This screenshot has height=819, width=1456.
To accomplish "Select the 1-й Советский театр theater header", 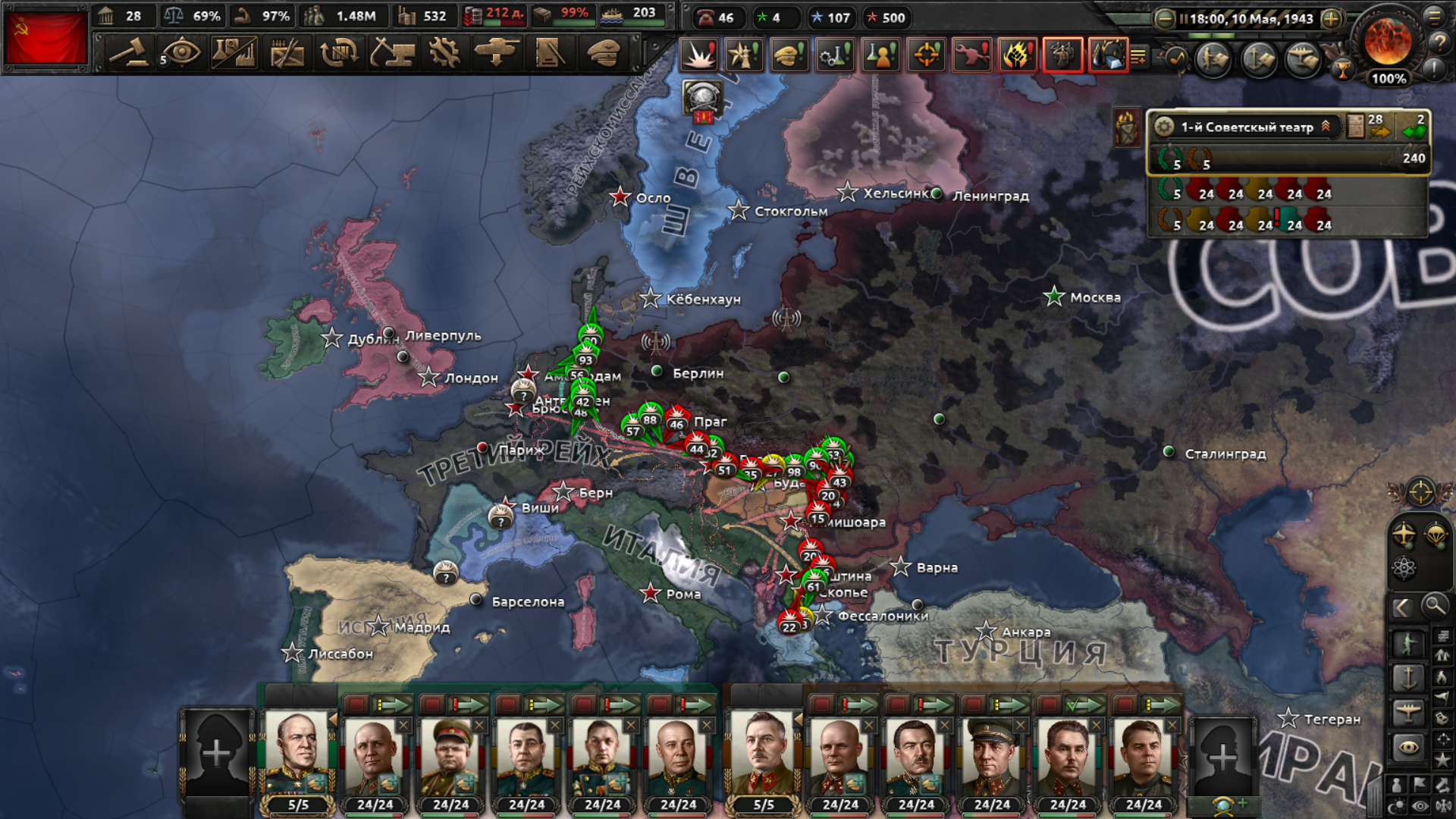I will 1247,127.
